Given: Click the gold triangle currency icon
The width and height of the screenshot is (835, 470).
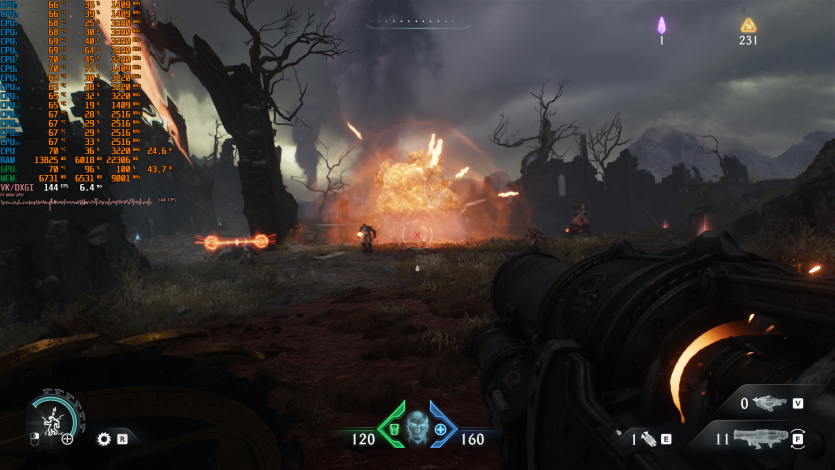Looking at the screenshot, I should [748, 26].
